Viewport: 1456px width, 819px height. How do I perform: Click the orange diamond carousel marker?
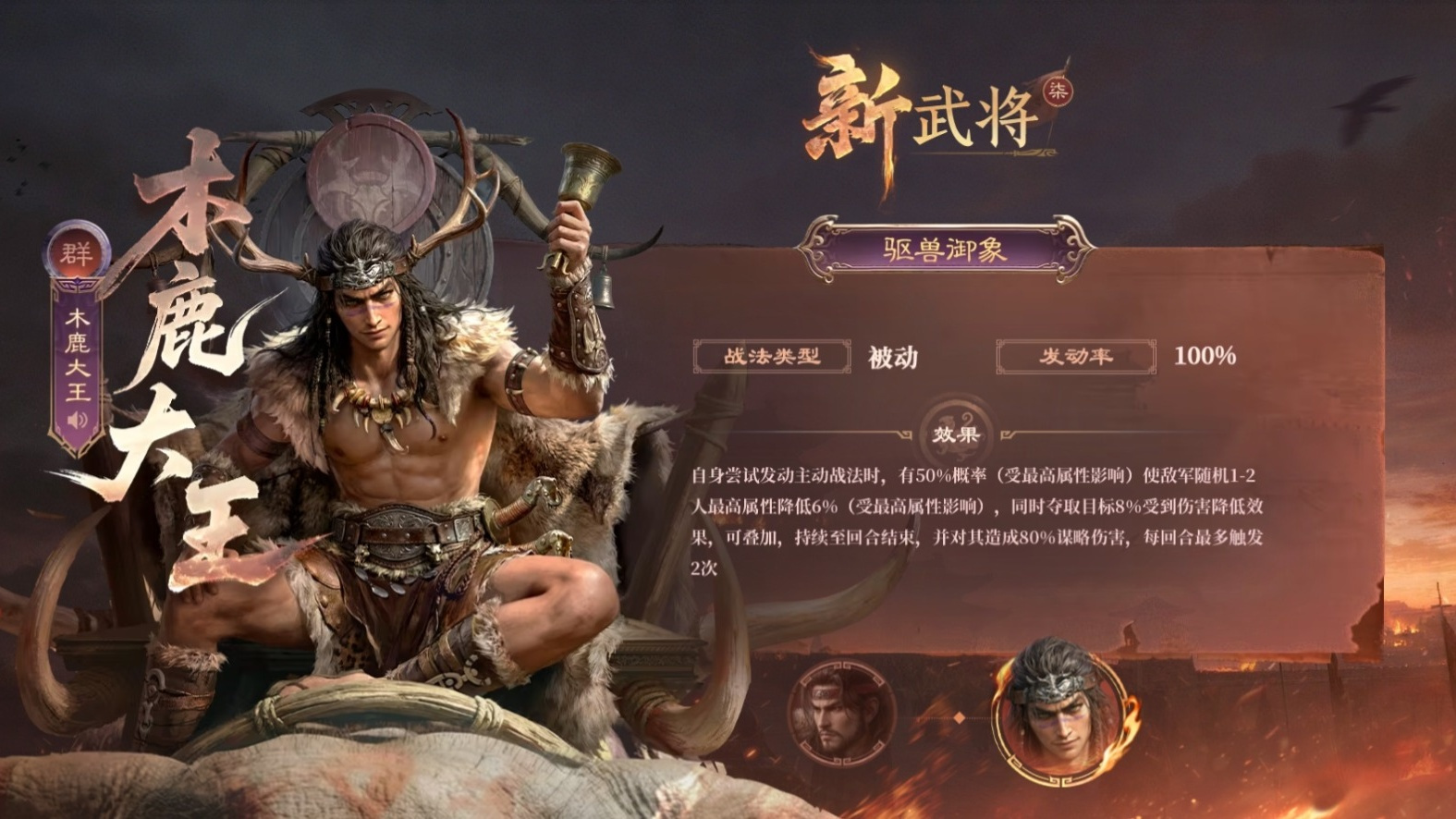(x=959, y=717)
